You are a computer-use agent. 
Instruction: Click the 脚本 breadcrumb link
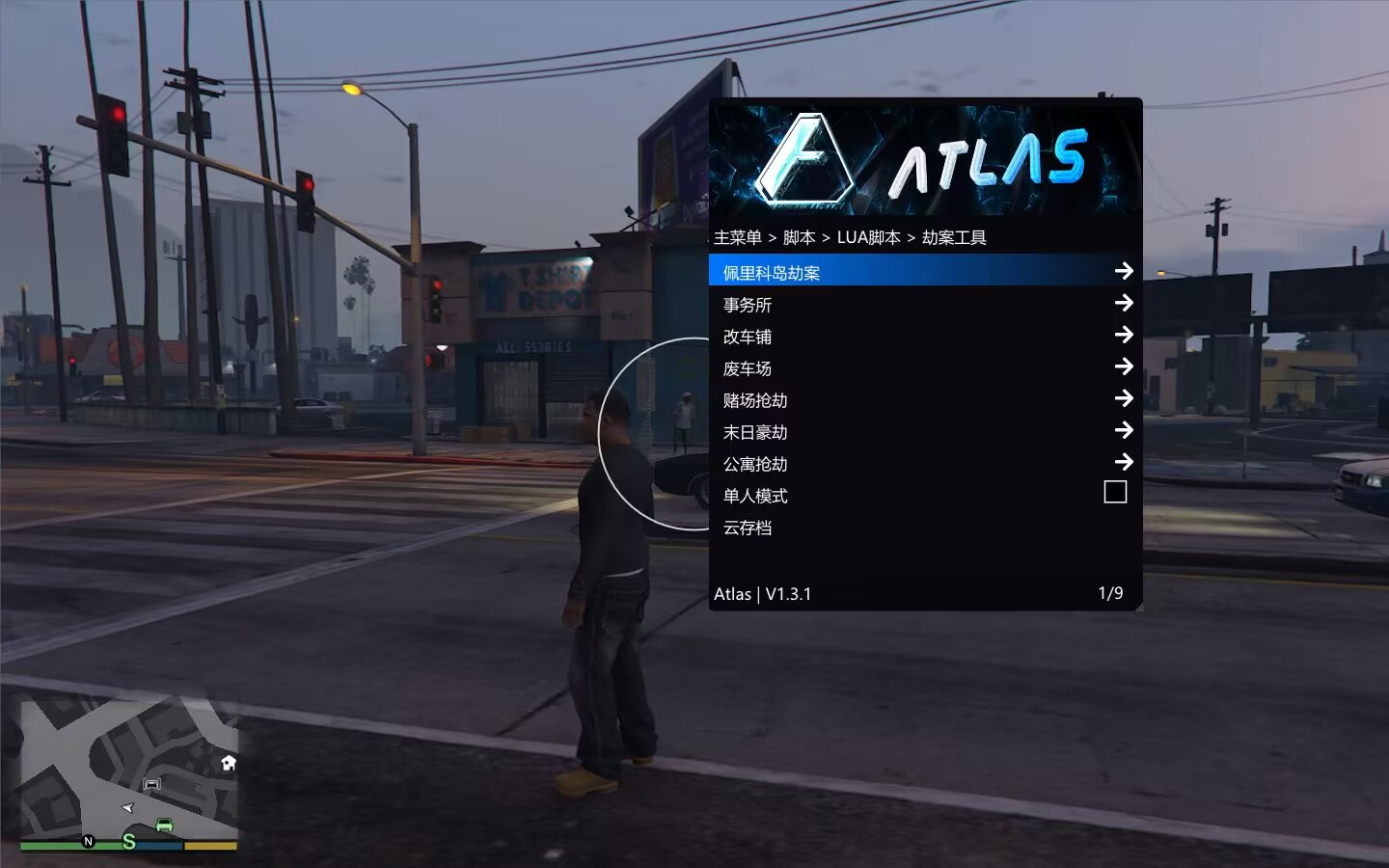pyautogui.click(x=799, y=237)
